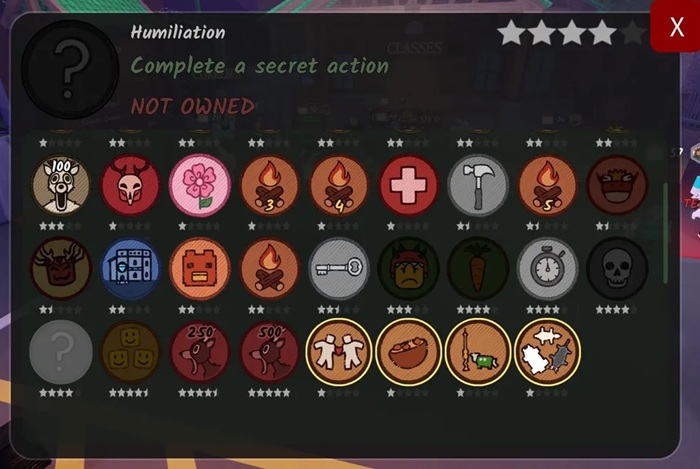This screenshot has height=469, width=700.
Task: Pick the campfire badge numbered 3
Action: [270, 186]
